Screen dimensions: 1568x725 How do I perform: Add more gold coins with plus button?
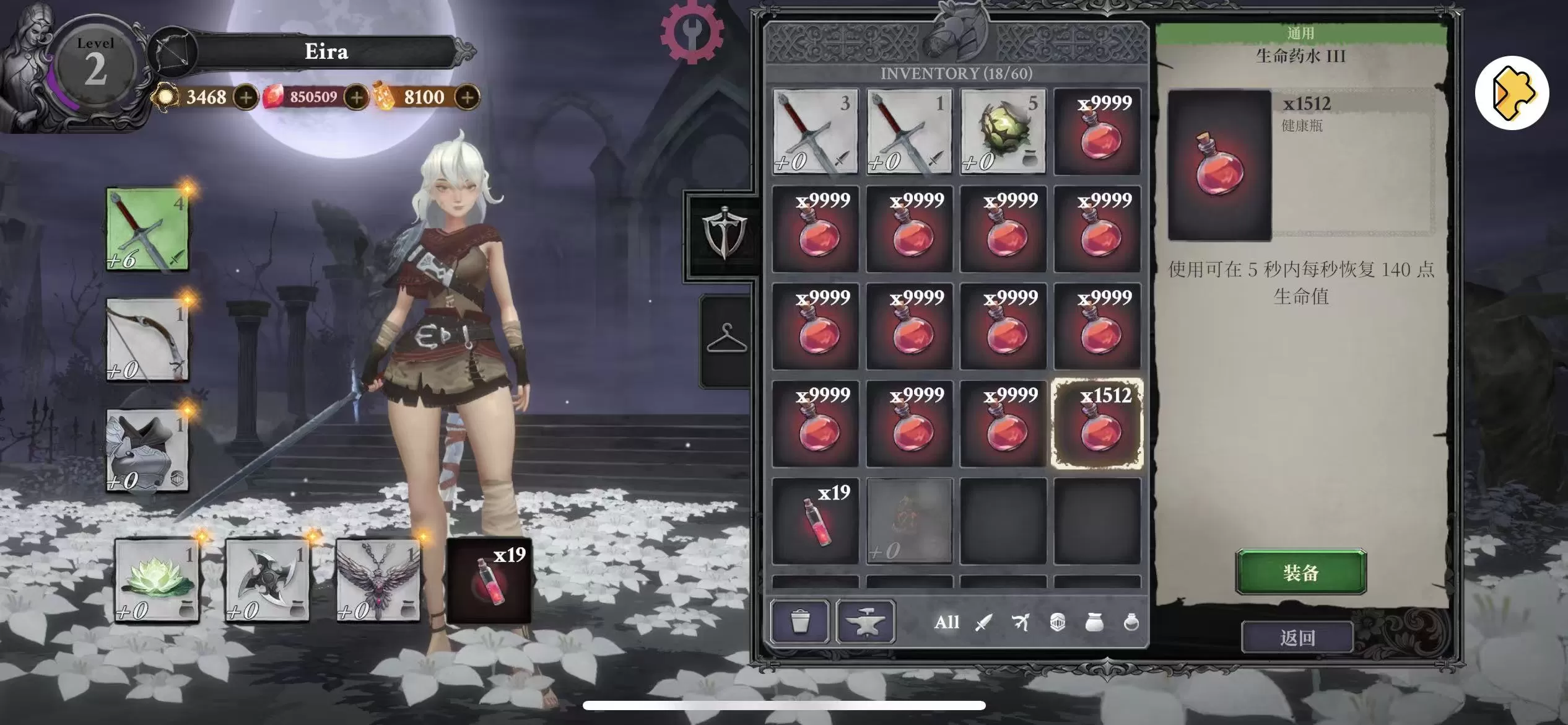click(x=246, y=97)
